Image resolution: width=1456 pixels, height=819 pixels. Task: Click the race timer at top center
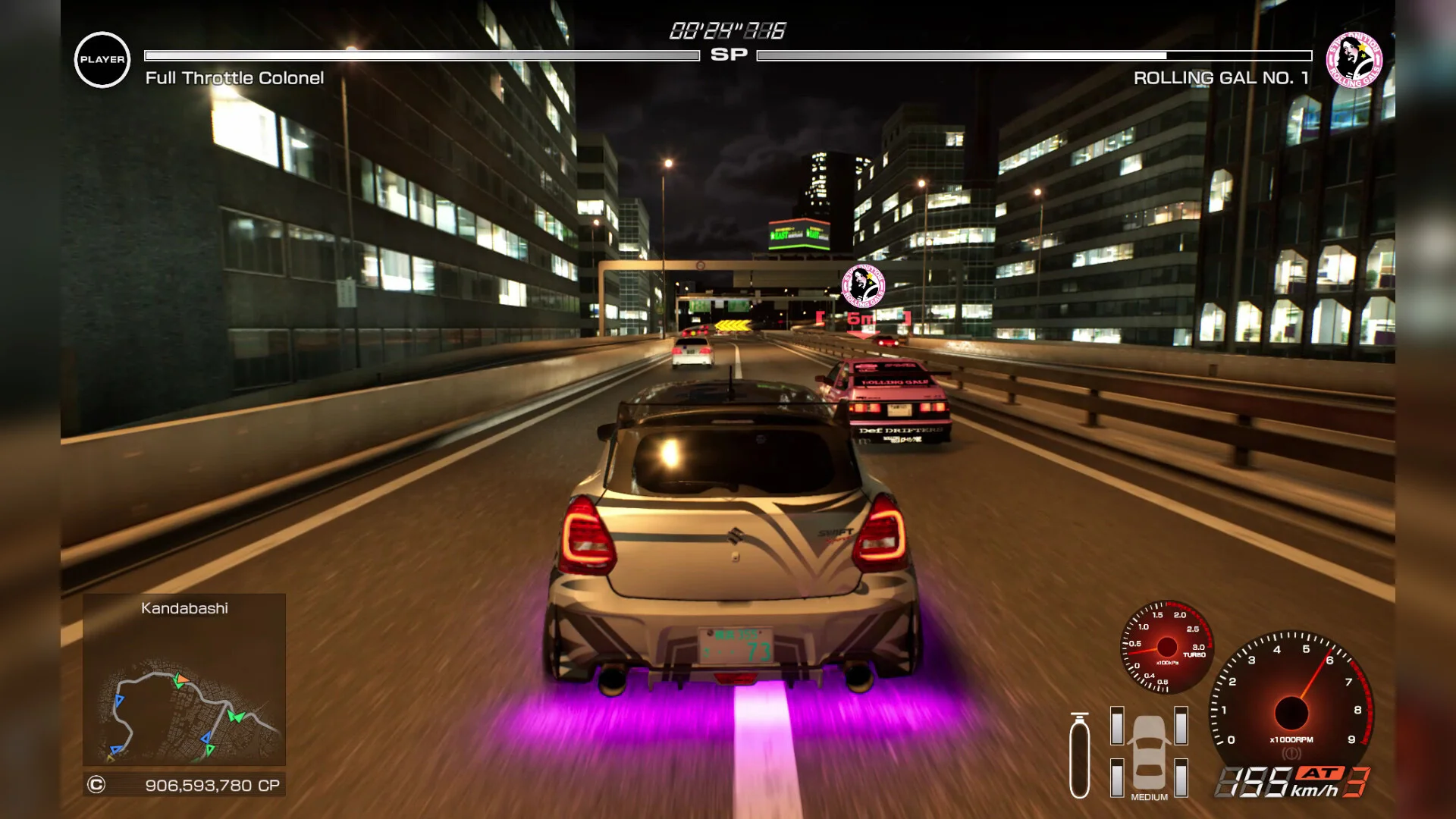coord(726,30)
